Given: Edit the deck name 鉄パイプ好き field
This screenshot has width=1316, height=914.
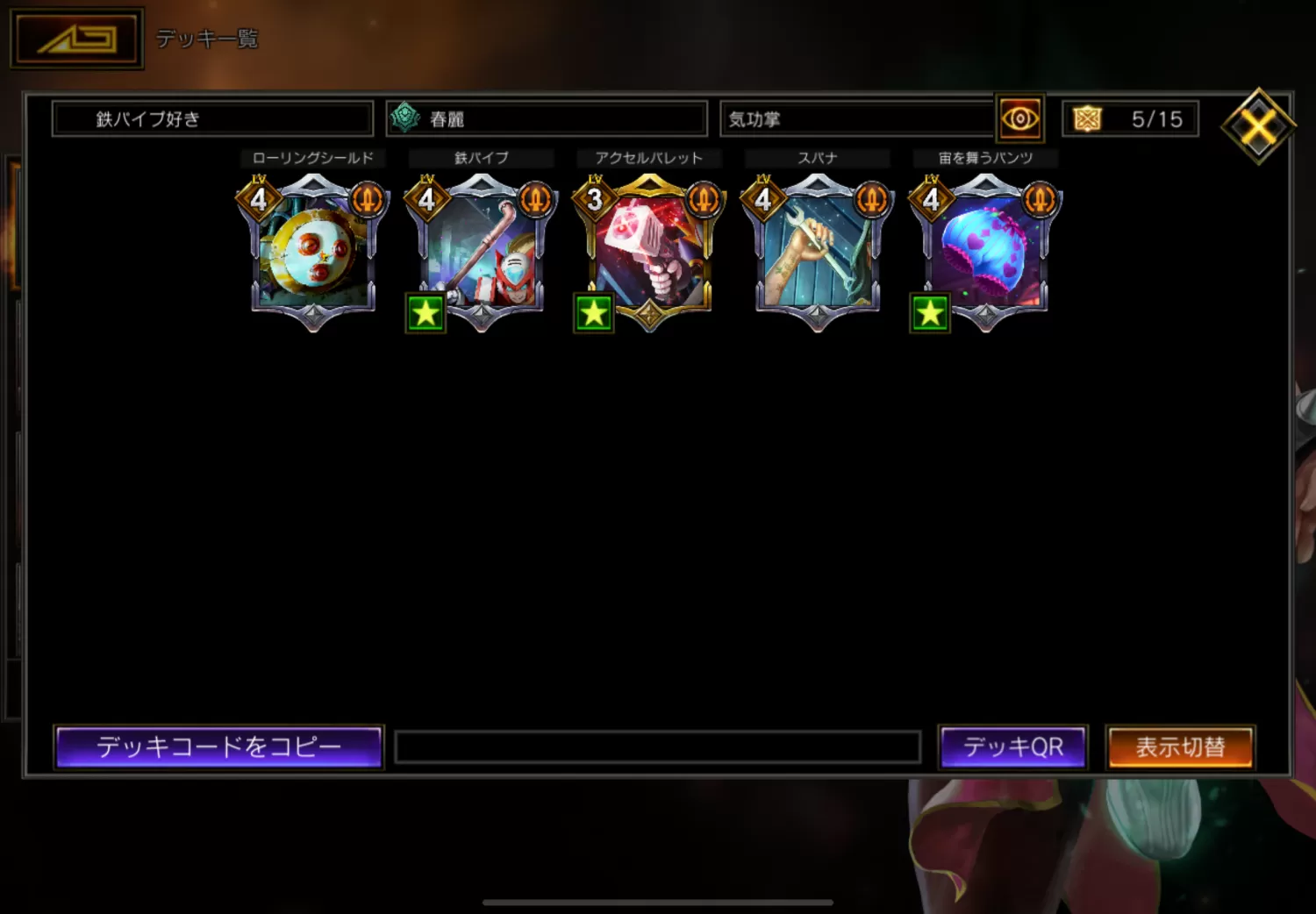Looking at the screenshot, I should 212,118.
